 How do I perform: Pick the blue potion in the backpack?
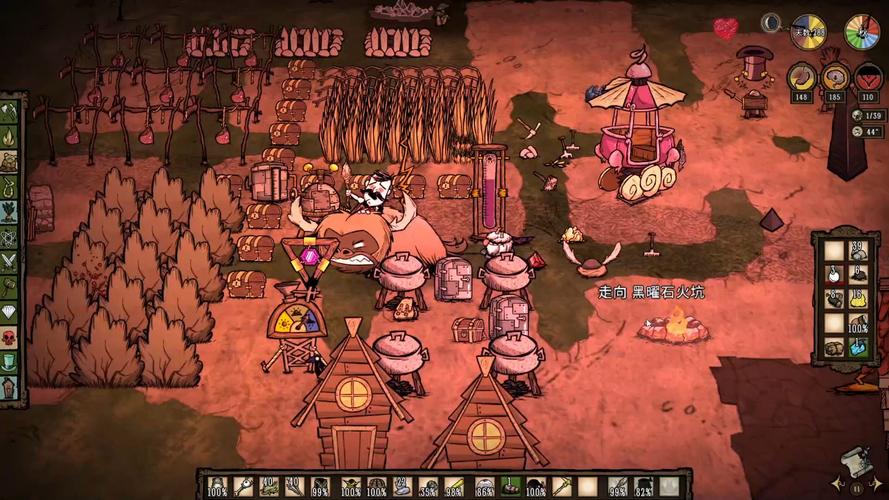pos(857,347)
